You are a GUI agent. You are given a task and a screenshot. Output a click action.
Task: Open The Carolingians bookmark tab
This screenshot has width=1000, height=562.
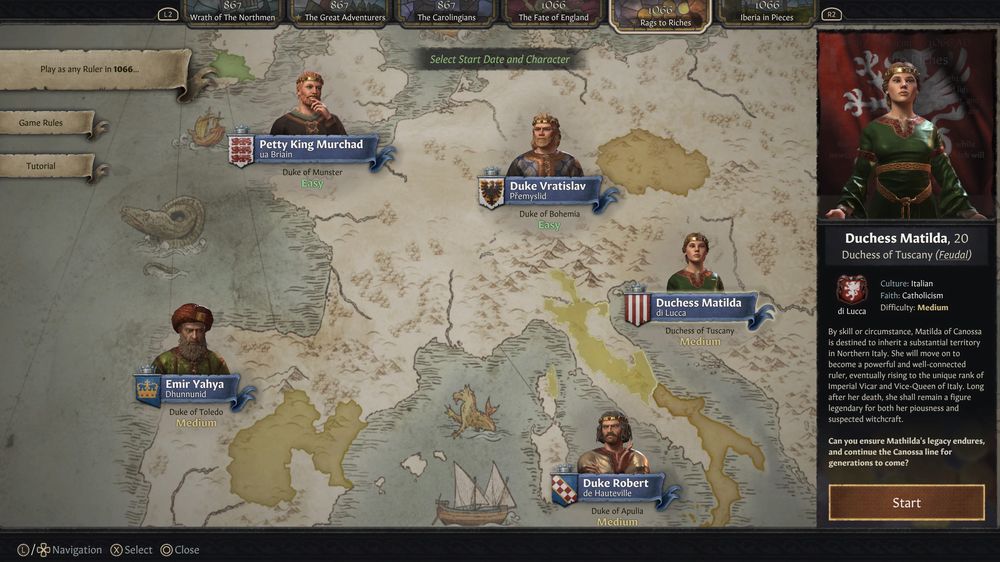coord(447,12)
